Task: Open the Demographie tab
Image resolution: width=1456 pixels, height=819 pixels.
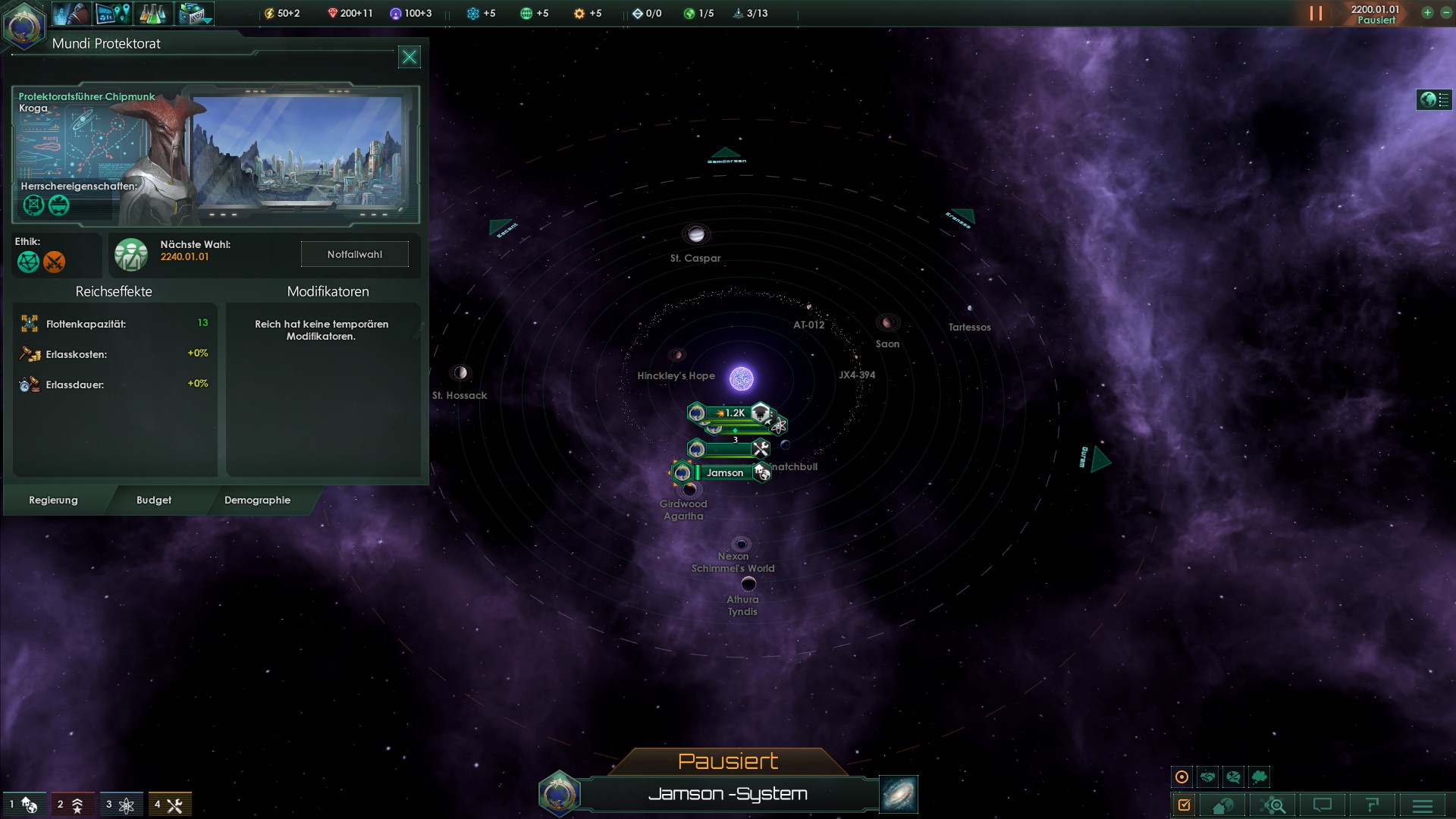Action: point(257,500)
